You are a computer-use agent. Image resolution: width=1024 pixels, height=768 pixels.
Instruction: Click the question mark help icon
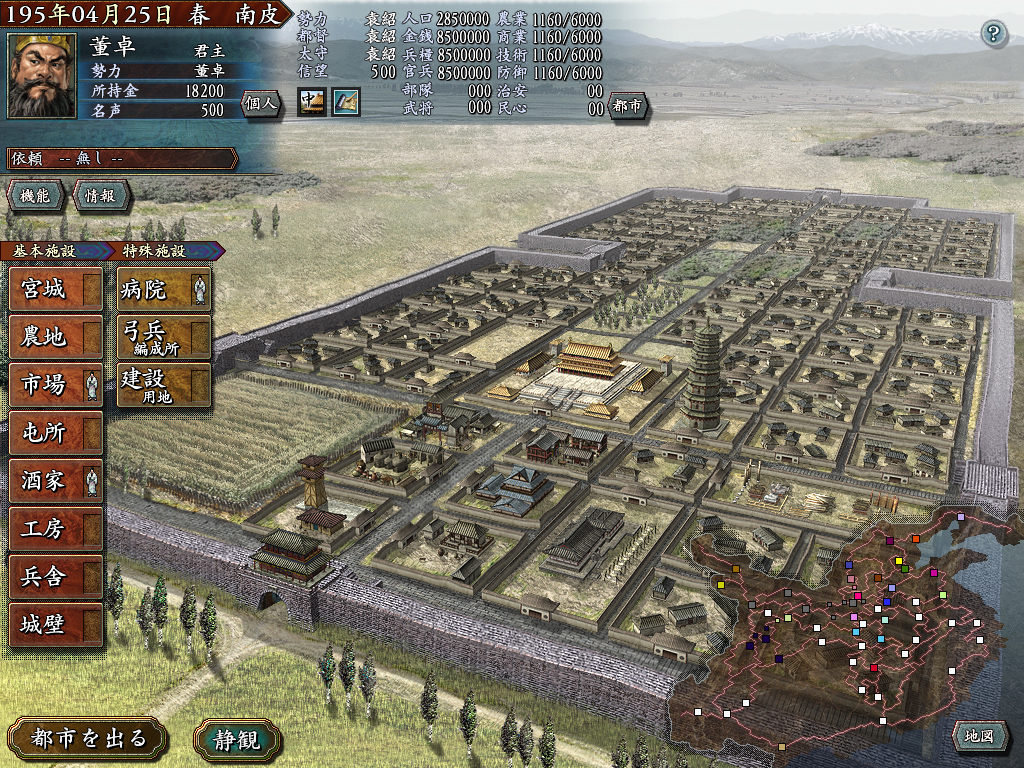(992, 33)
